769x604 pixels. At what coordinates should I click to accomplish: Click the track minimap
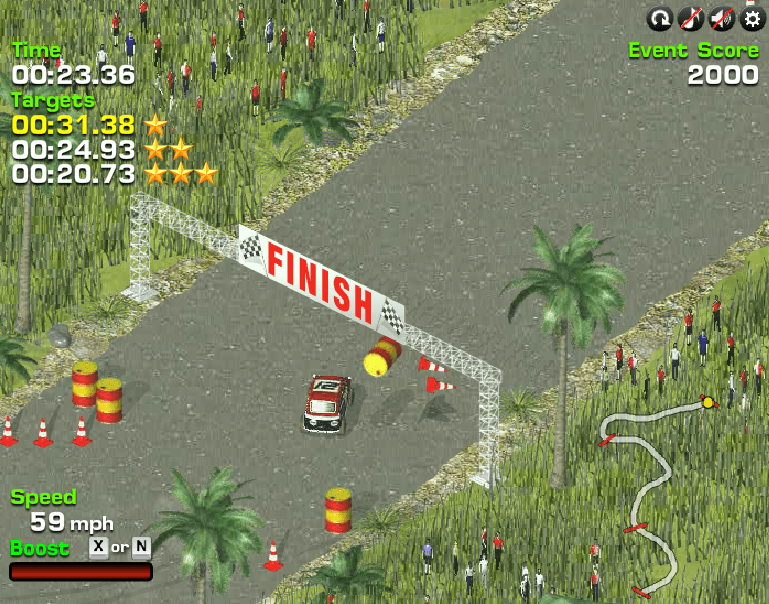click(x=651, y=490)
